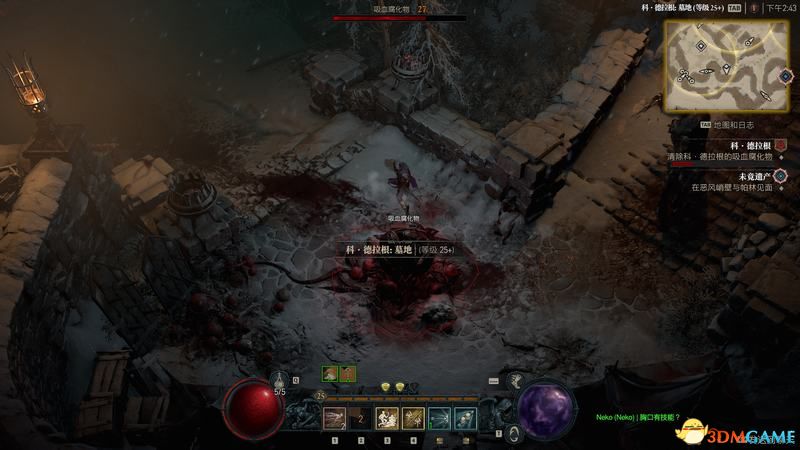Activate the third skill slot ability
This screenshot has height=450, width=800.
pyautogui.click(x=387, y=418)
